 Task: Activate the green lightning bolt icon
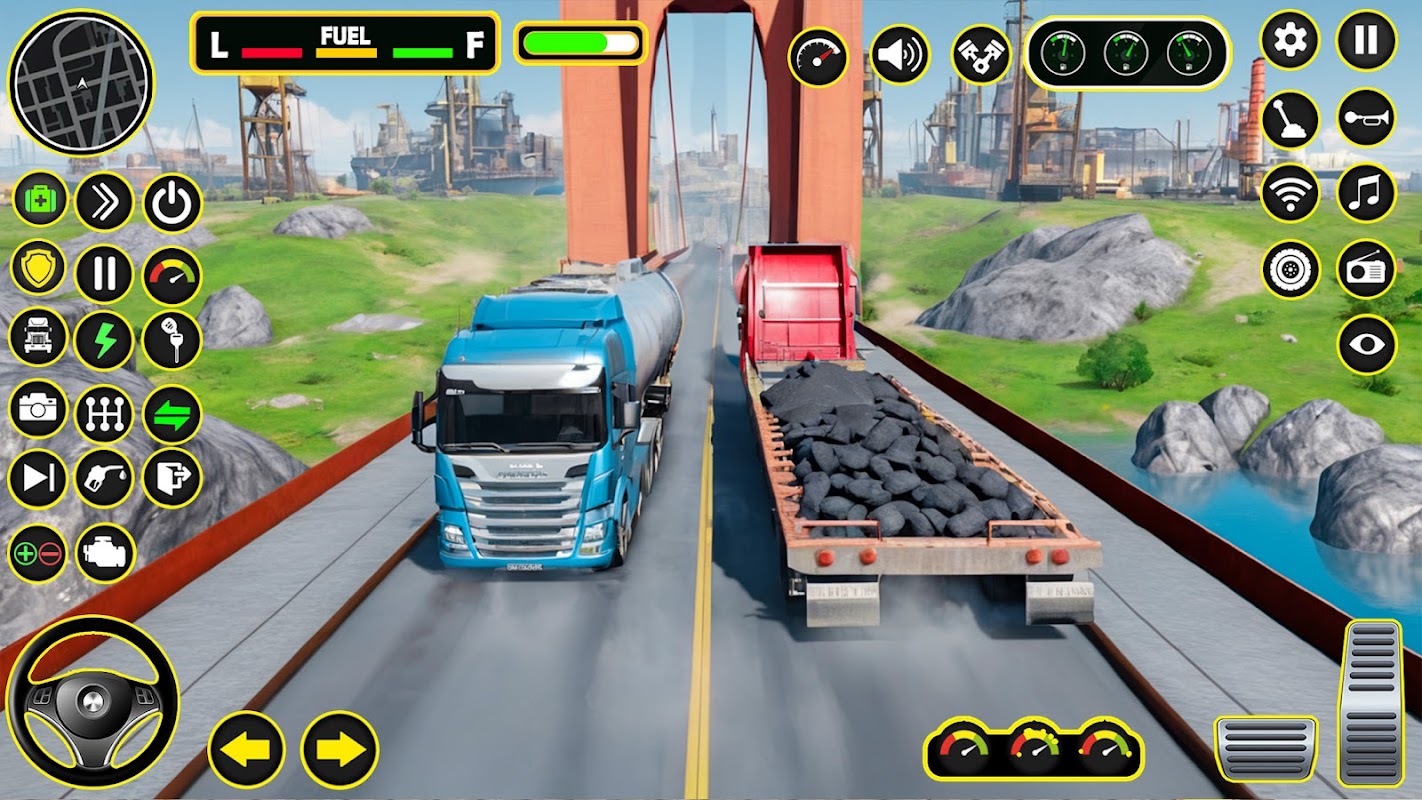(x=104, y=340)
